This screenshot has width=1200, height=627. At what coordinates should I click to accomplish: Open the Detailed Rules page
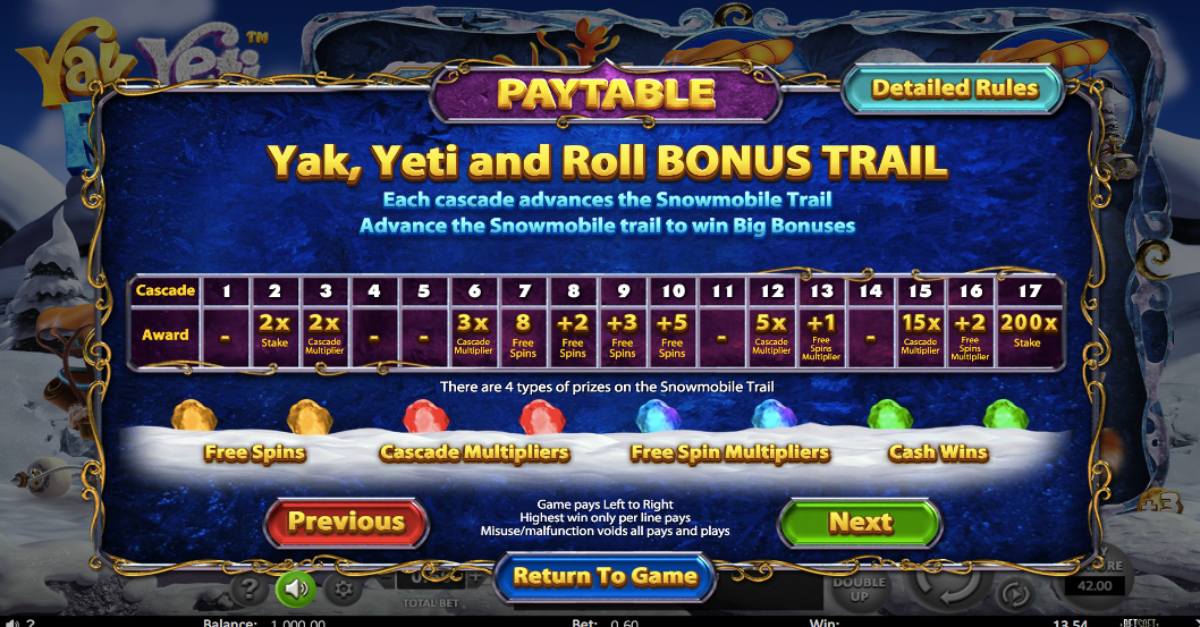coord(953,89)
